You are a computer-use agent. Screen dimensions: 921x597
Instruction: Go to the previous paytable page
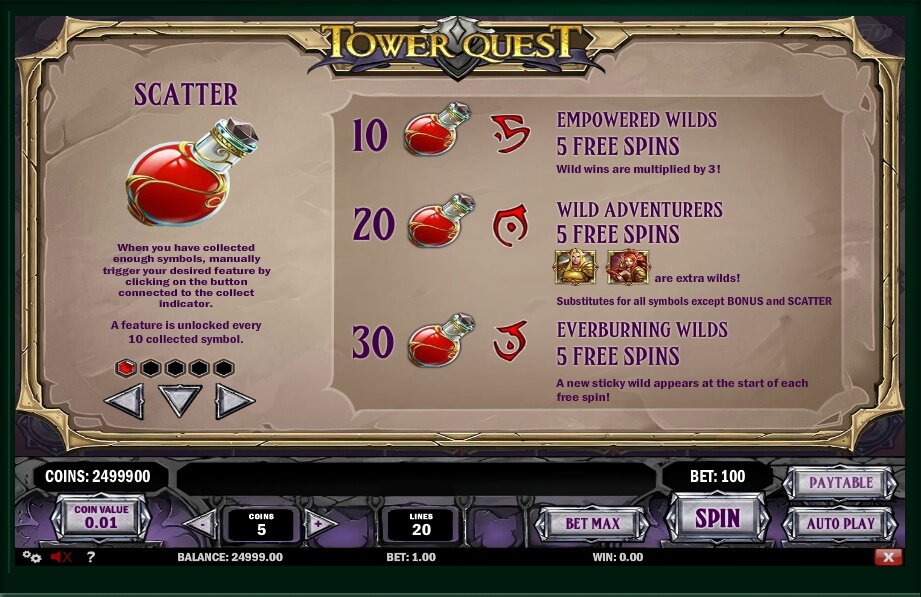(x=125, y=401)
